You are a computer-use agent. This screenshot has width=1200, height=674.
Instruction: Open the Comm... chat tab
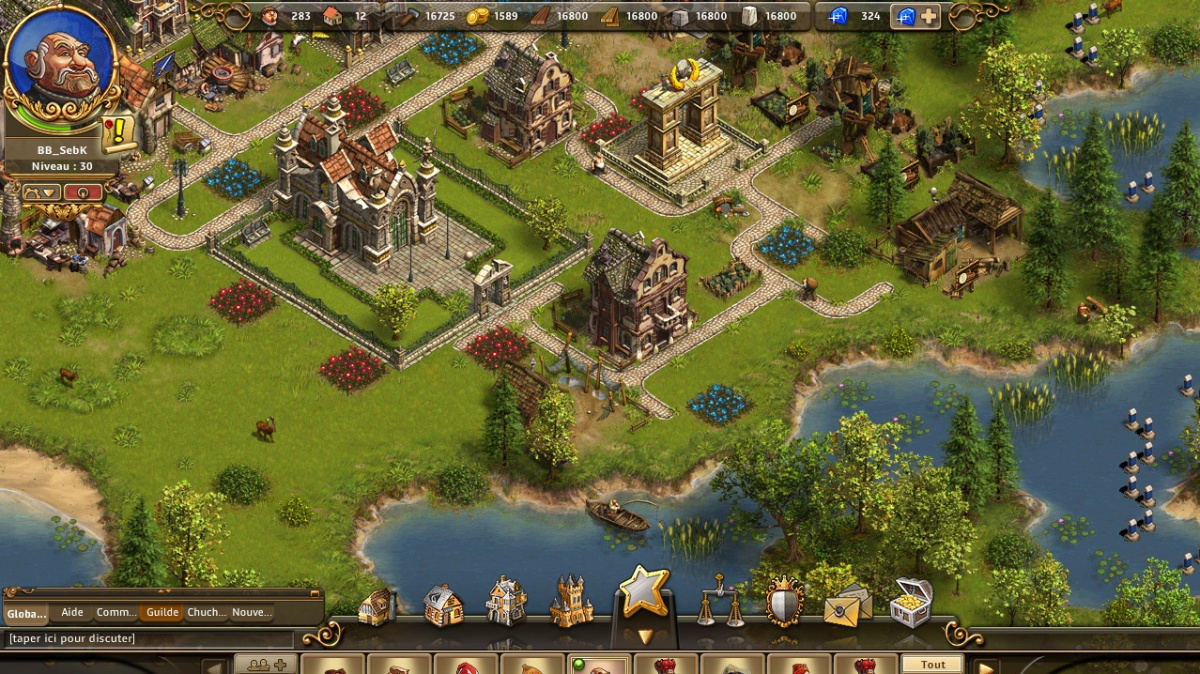click(116, 613)
